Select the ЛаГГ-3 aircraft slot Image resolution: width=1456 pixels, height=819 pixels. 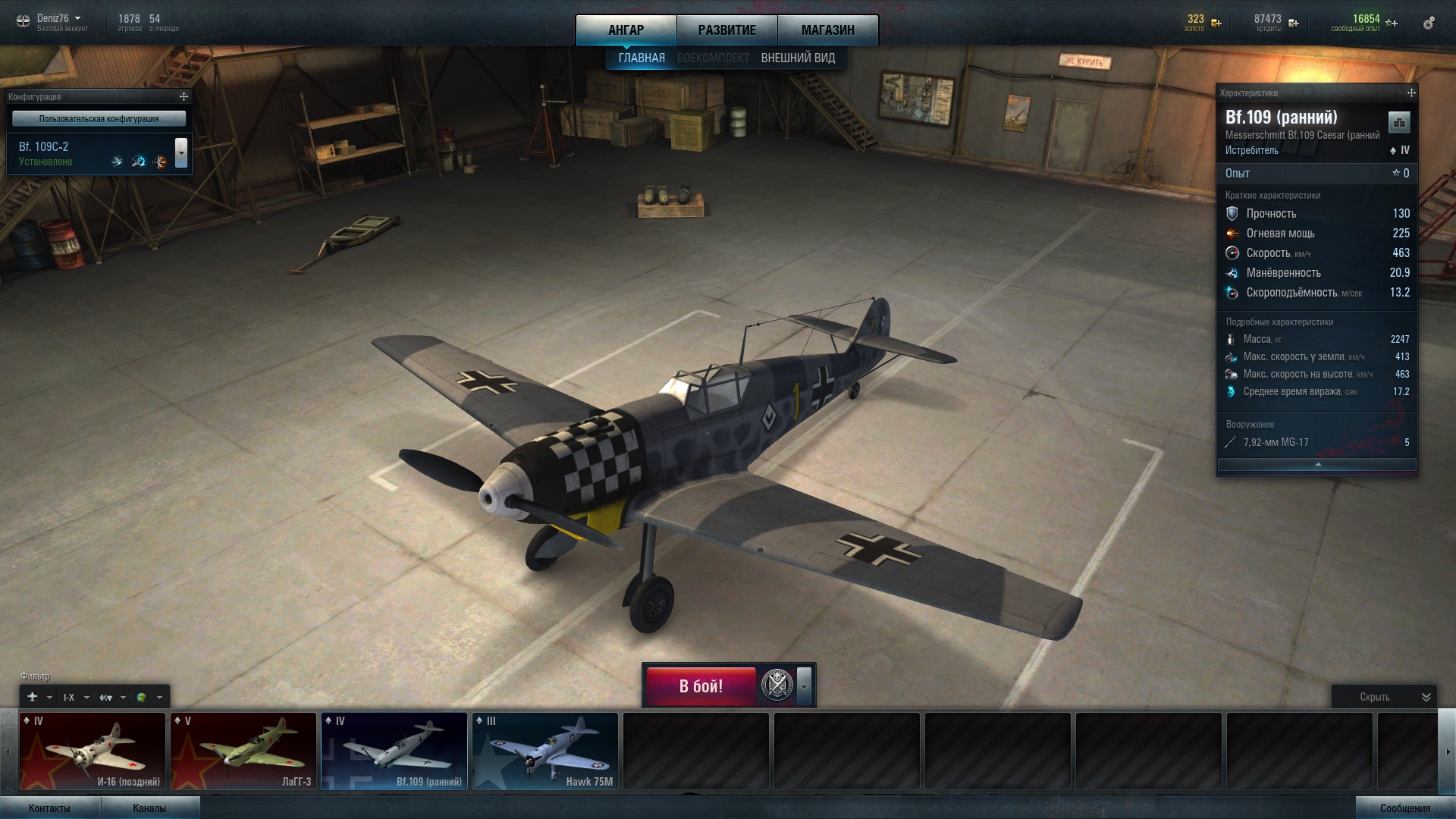243,751
